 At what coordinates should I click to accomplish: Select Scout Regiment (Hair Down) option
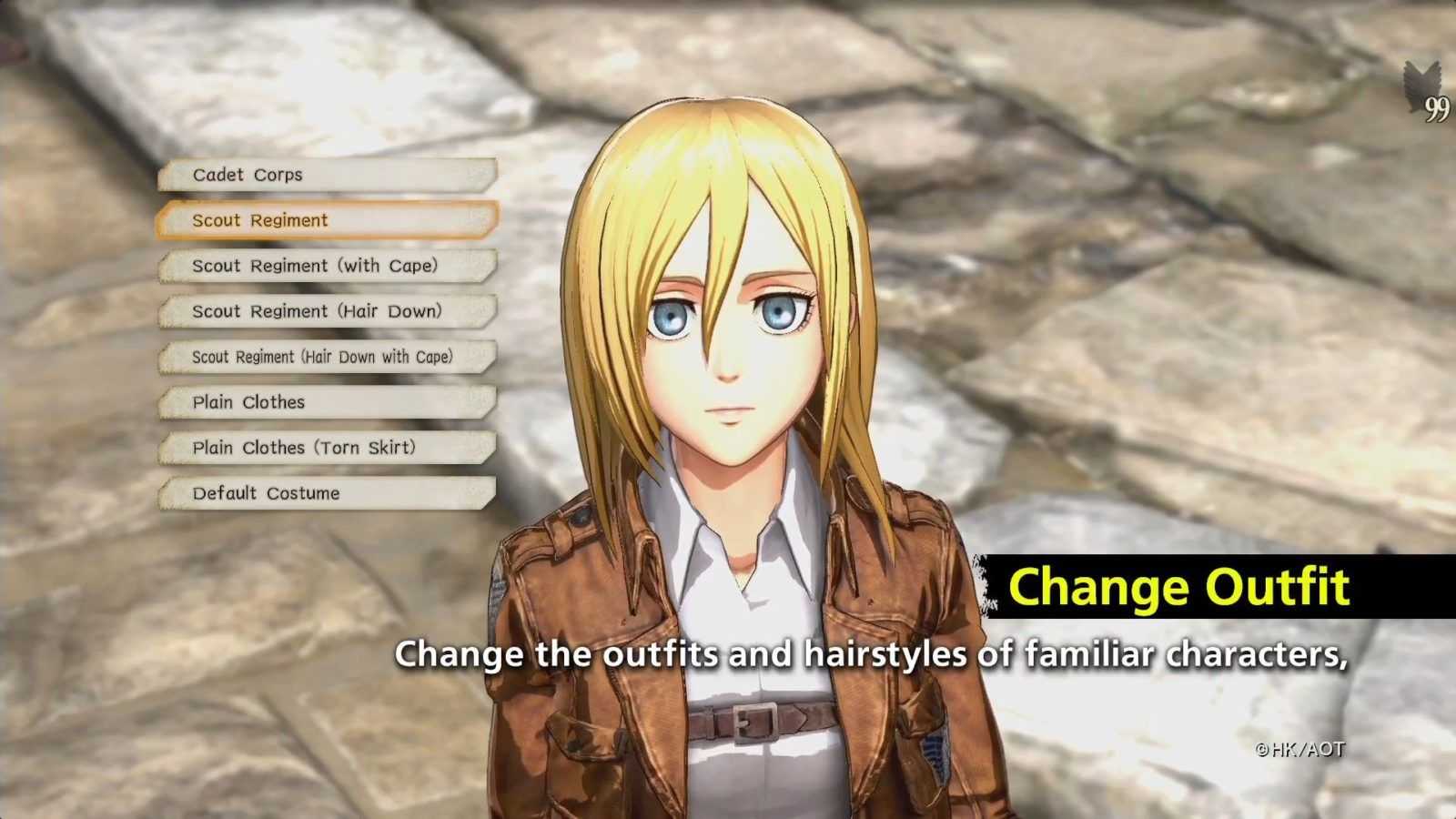pyautogui.click(x=328, y=311)
